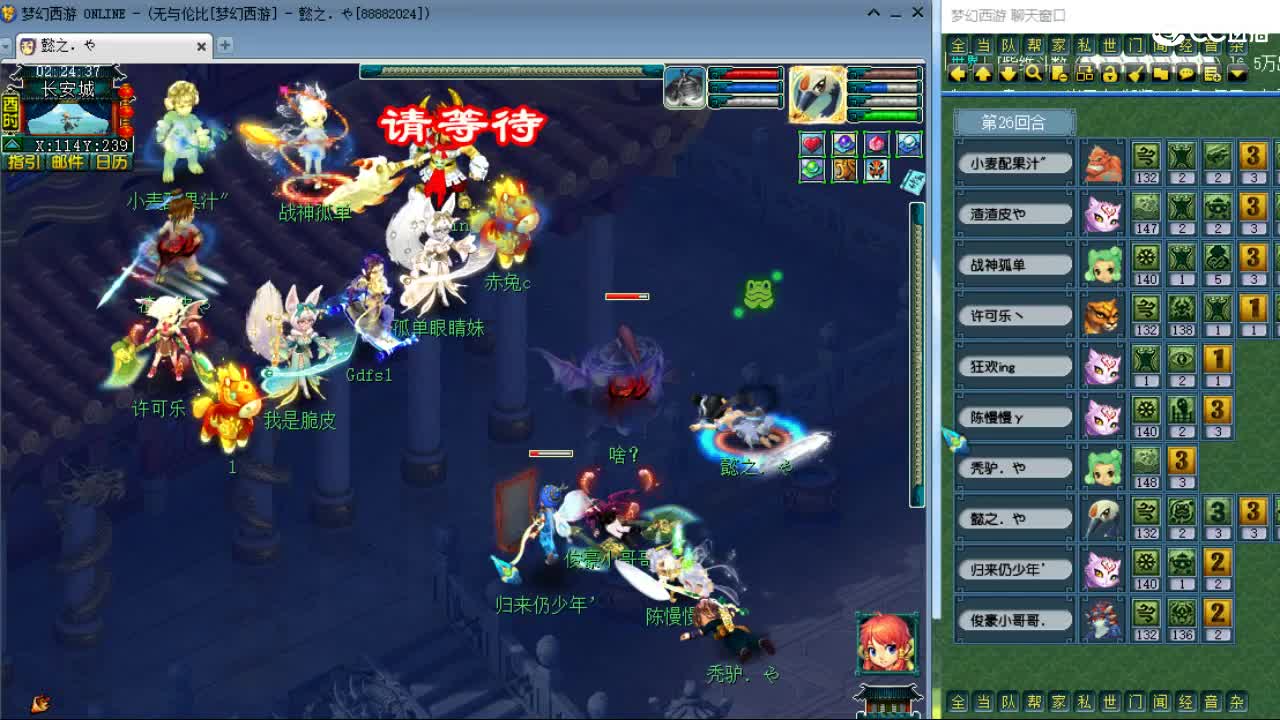This screenshot has width=1280, height=720.
Task: Click the character portrait at bottom right
Action: pyautogui.click(x=886, y=642)
